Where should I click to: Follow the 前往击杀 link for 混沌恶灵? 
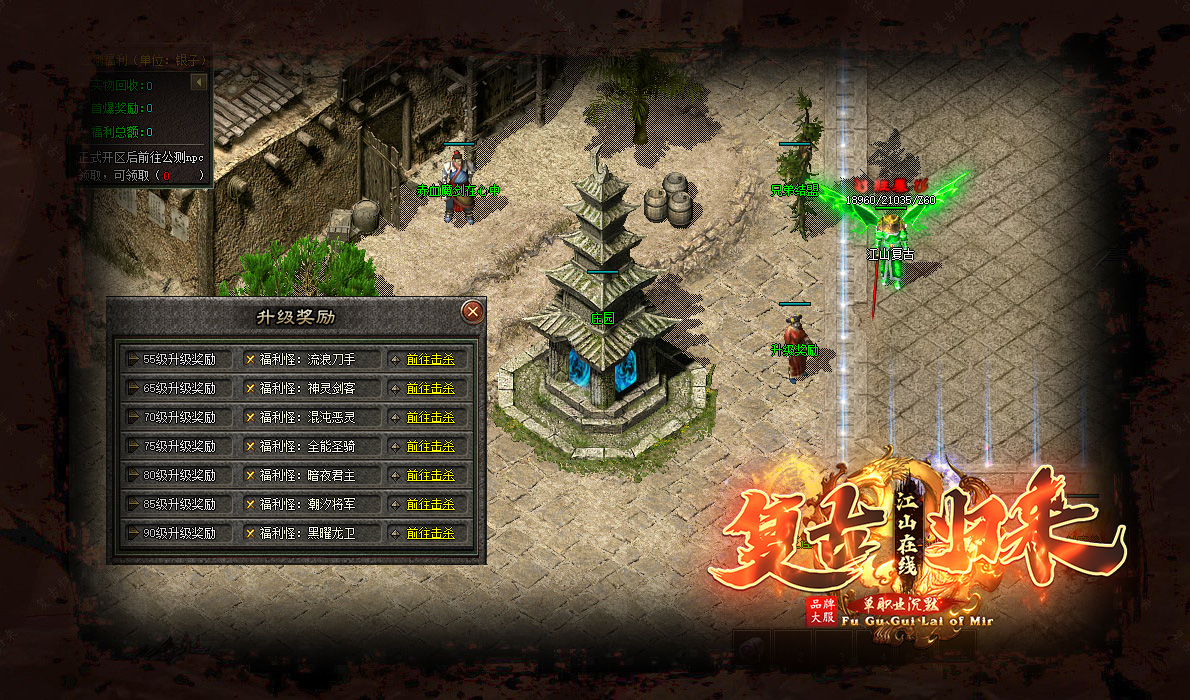click(x=430, y=418)
